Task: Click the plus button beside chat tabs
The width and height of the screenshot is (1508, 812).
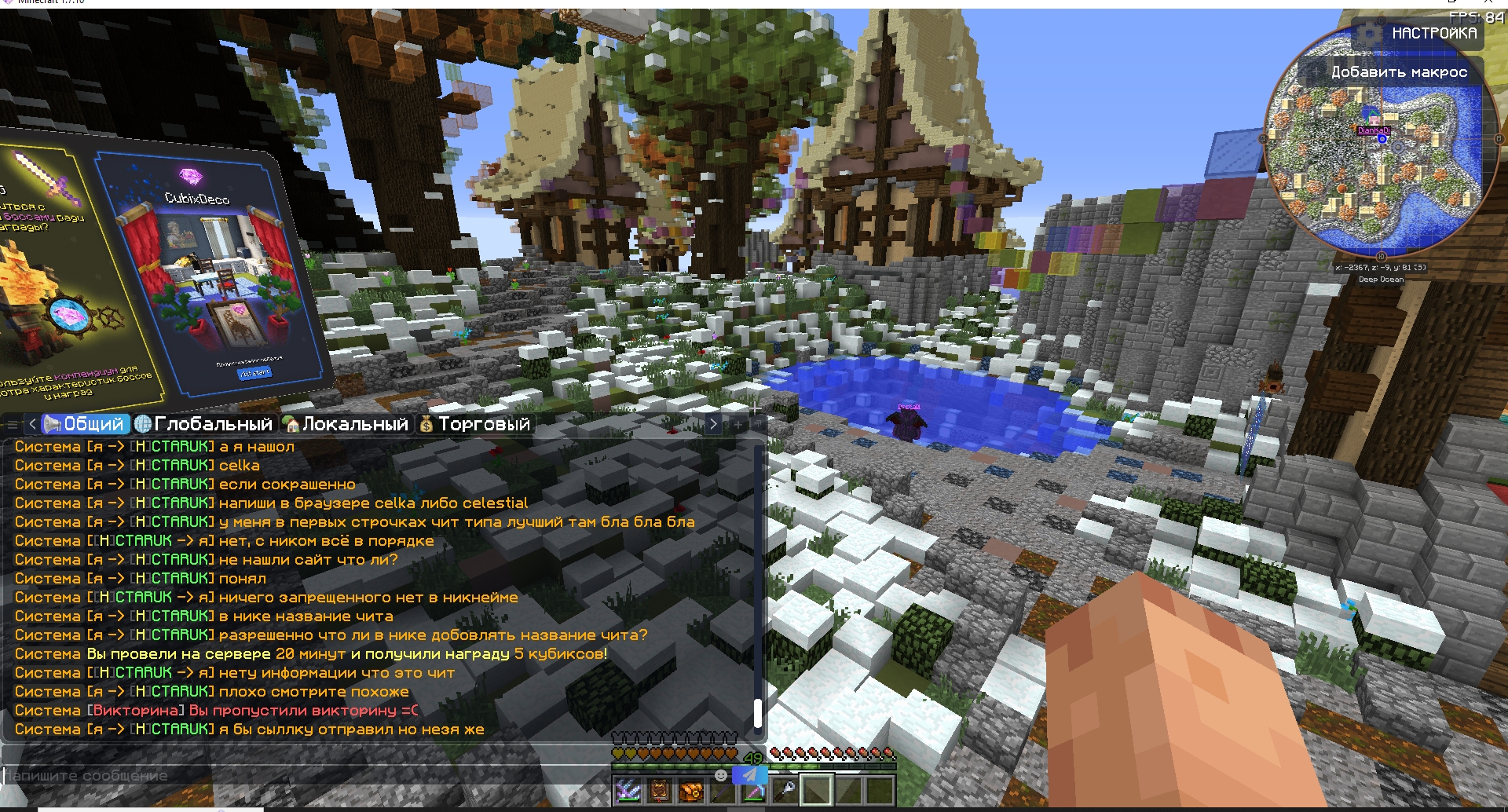Action: (738, 425)
